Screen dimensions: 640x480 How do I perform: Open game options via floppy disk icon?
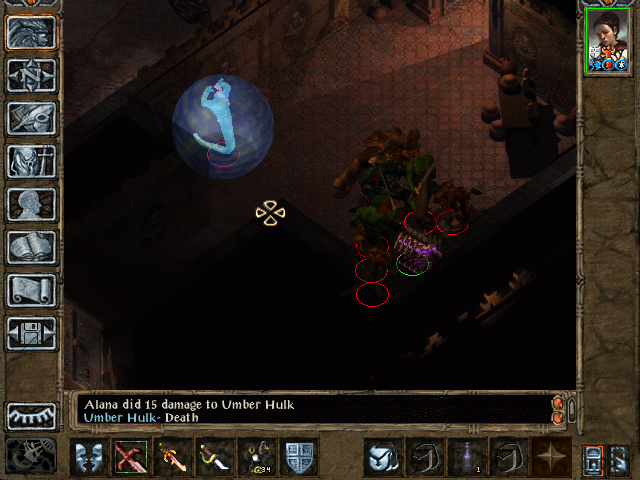click(x=32, y=333)
